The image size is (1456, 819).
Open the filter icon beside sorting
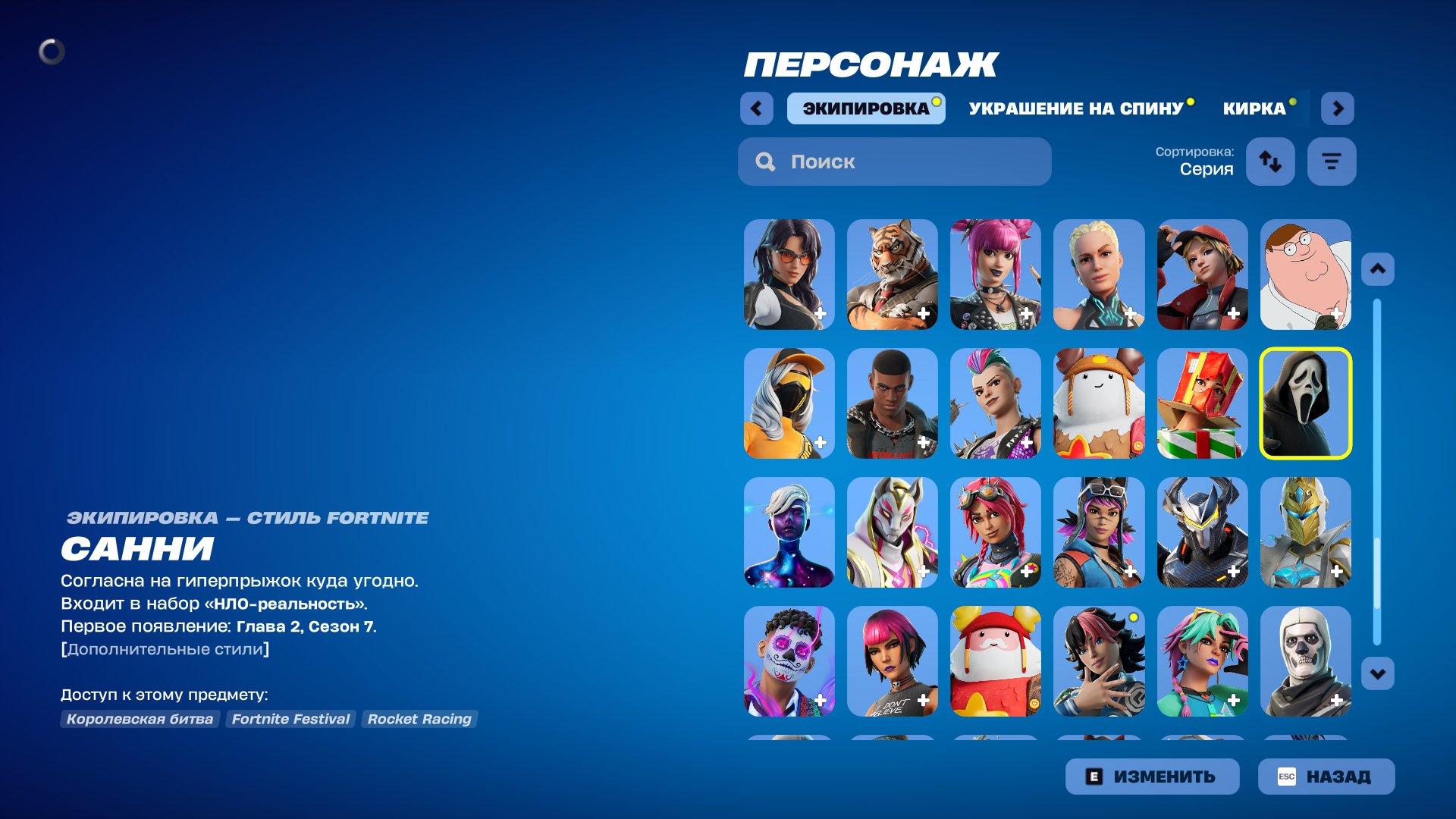point(1331,161)
